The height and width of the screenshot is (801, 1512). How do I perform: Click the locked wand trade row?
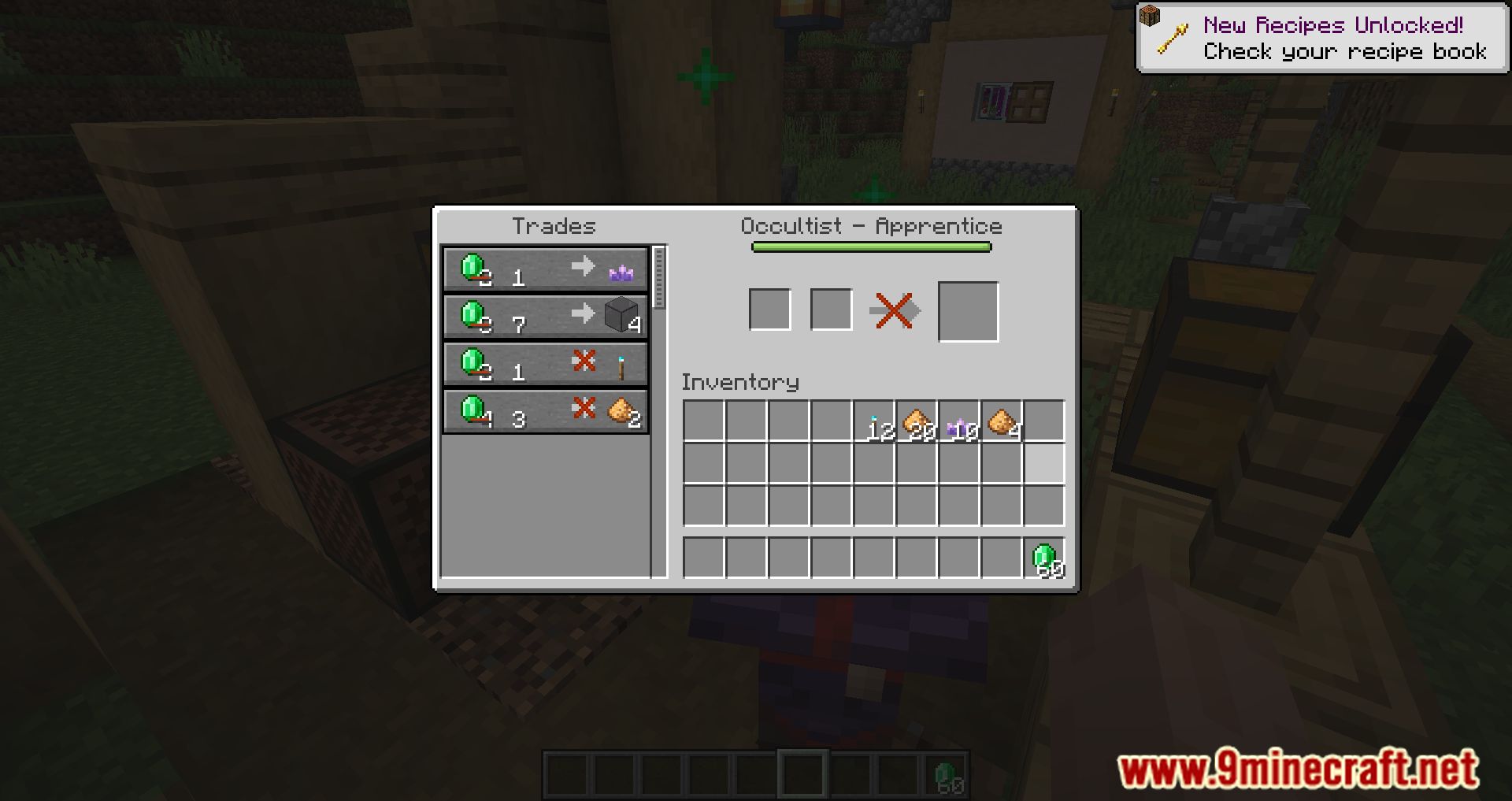pyautogui.click(x=546, y=363)
